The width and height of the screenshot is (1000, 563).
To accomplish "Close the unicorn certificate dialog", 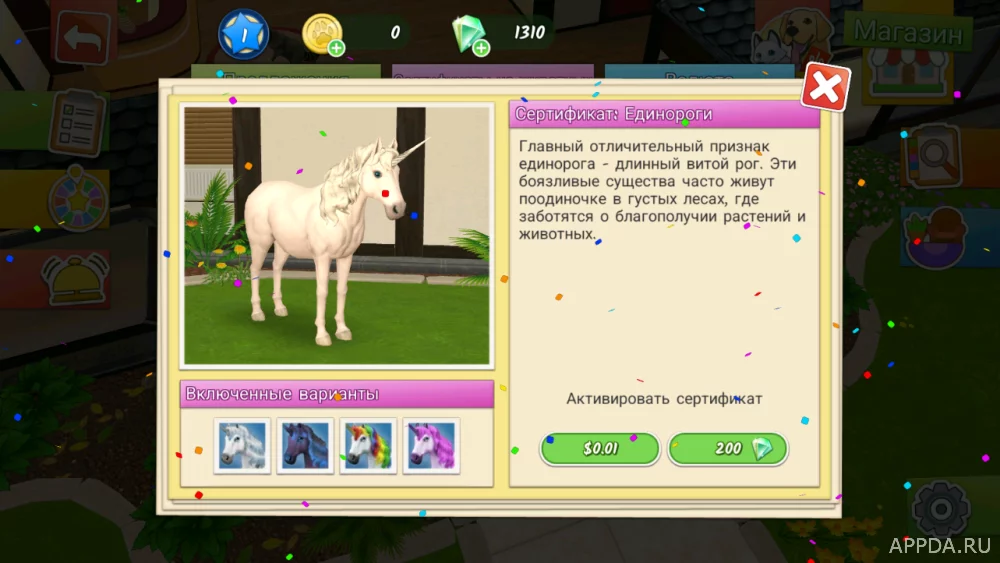I will click(x=825, y=88).
